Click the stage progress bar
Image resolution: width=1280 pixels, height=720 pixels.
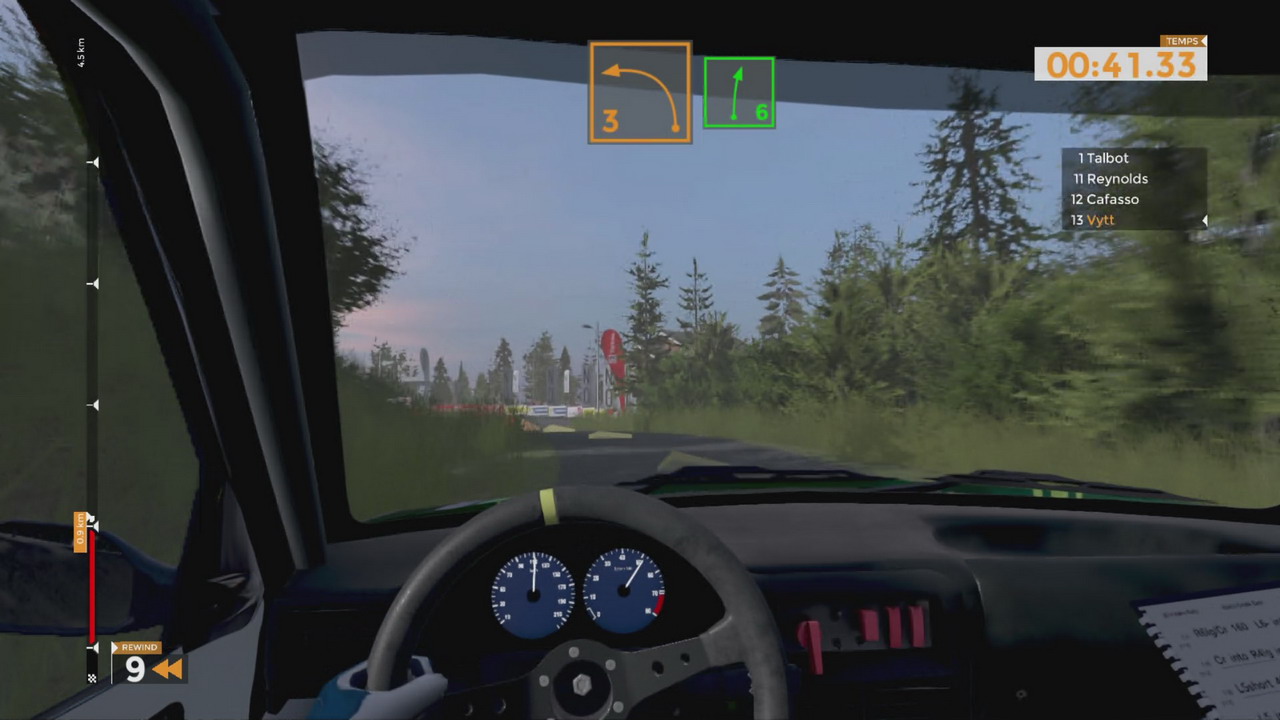coord(92,400)
